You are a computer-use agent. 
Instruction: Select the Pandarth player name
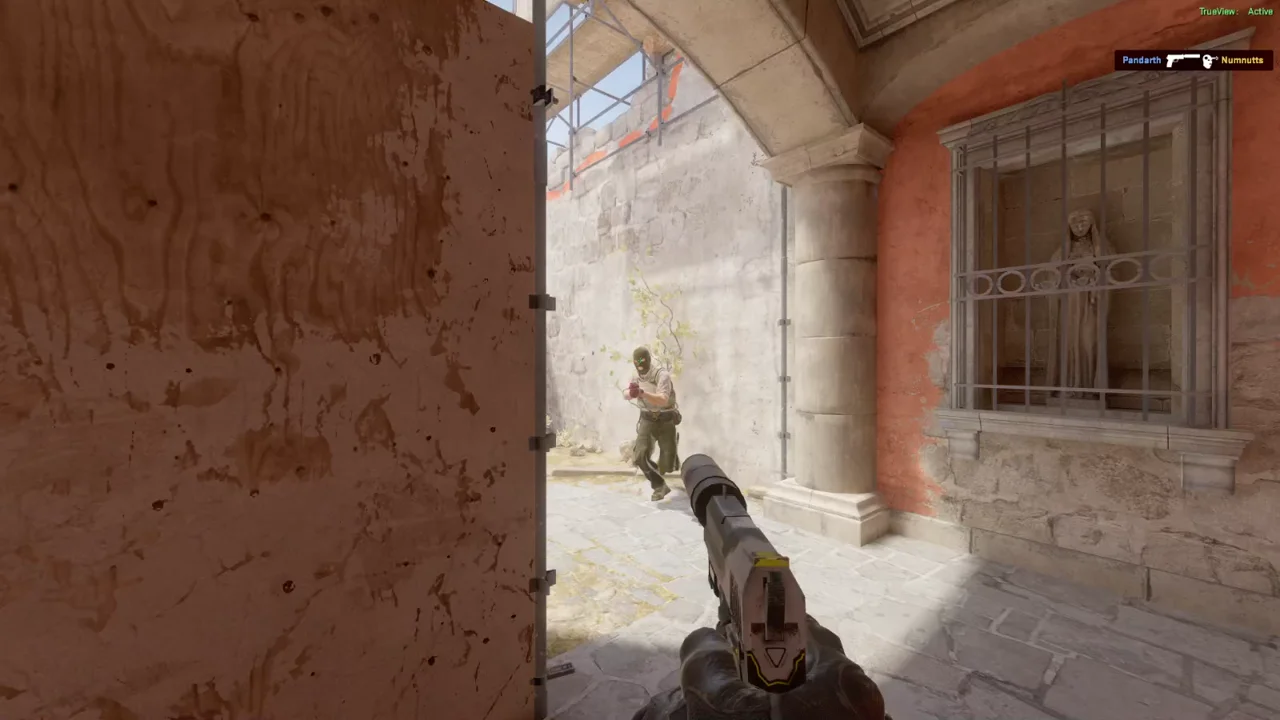point(1141,60)
